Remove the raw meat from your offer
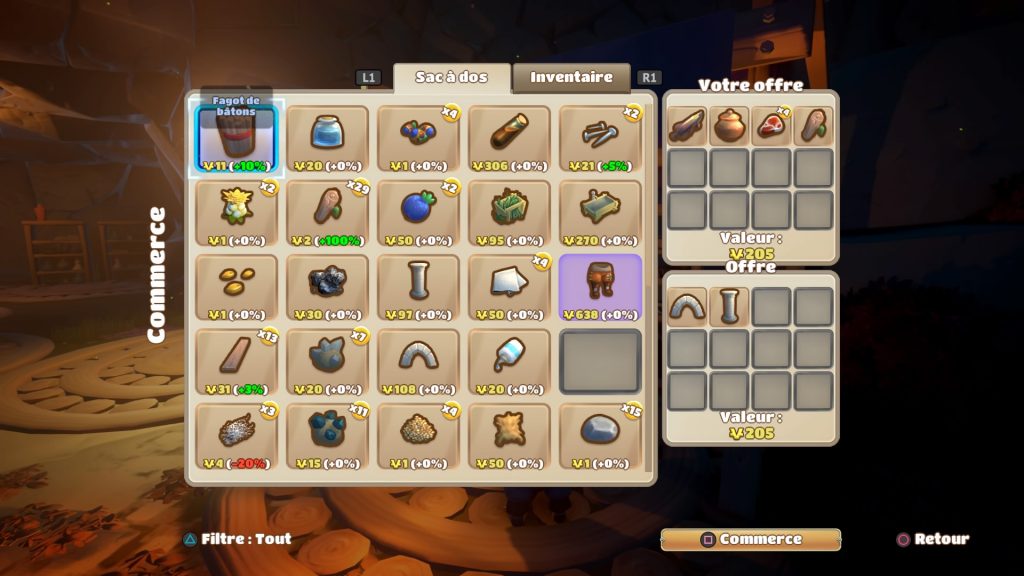The width and height of the screenshot is (1024, 576). coord(771,126)
